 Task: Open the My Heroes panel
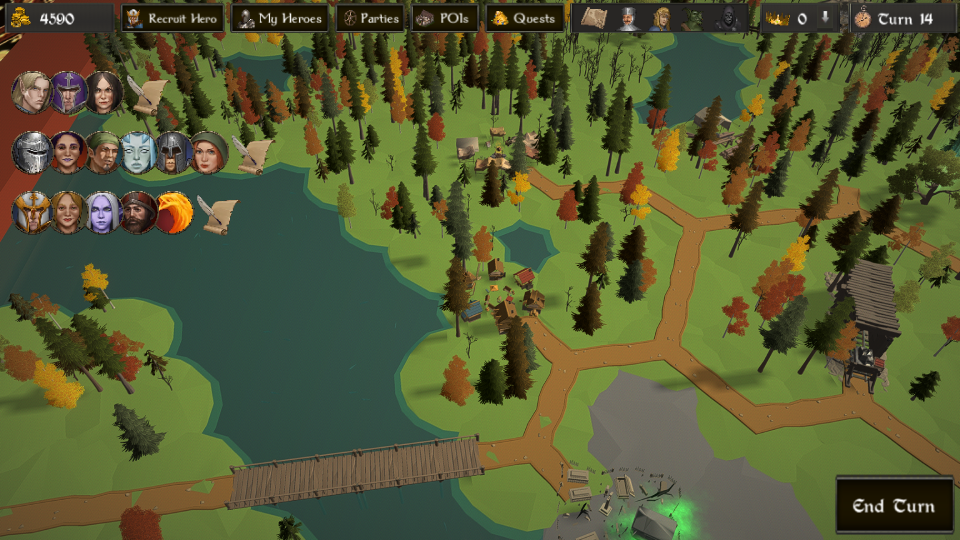pyautogui.click(x=279, y=18)
